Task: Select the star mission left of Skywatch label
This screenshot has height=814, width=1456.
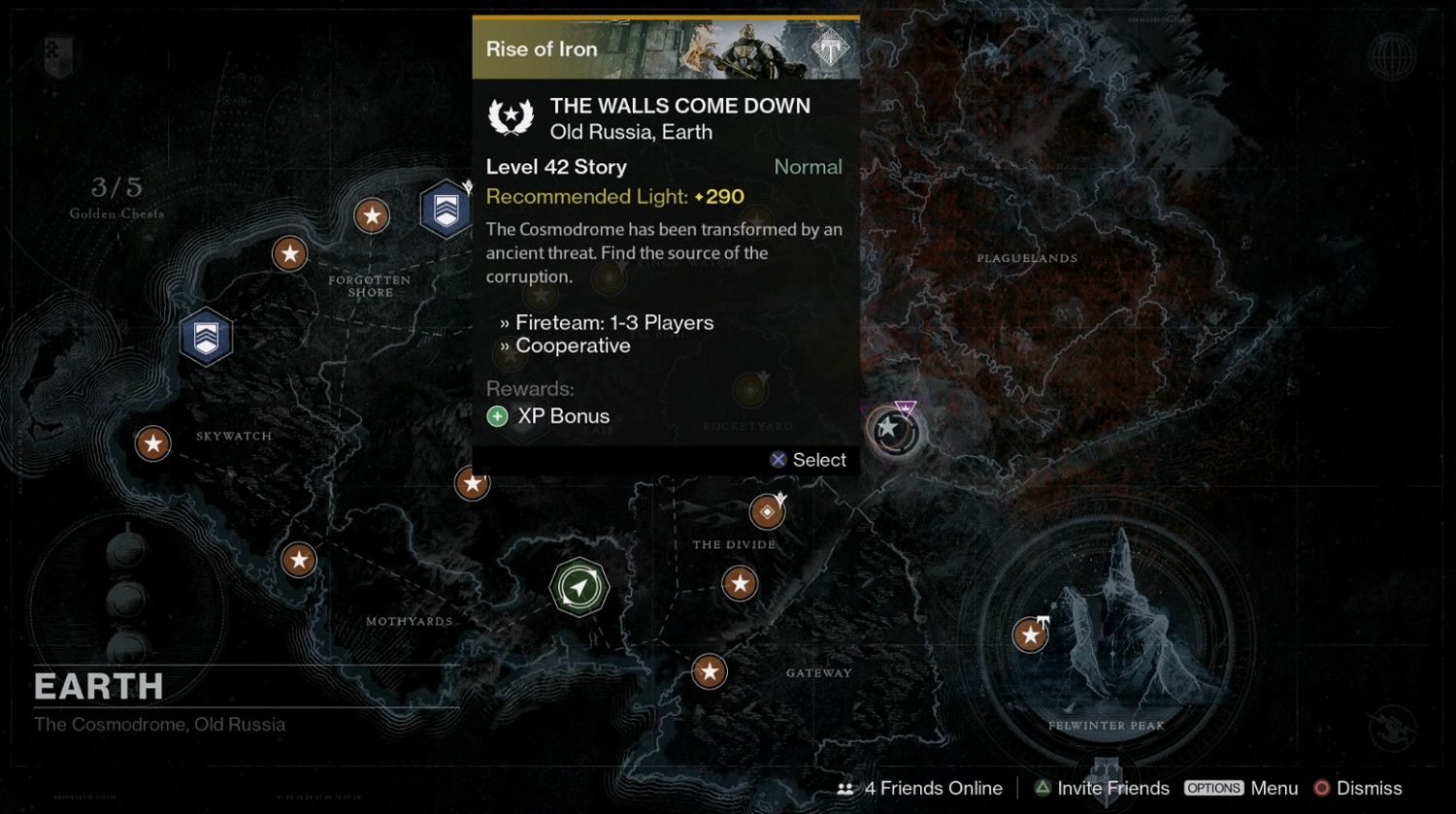Action: (x=152, y=443)
